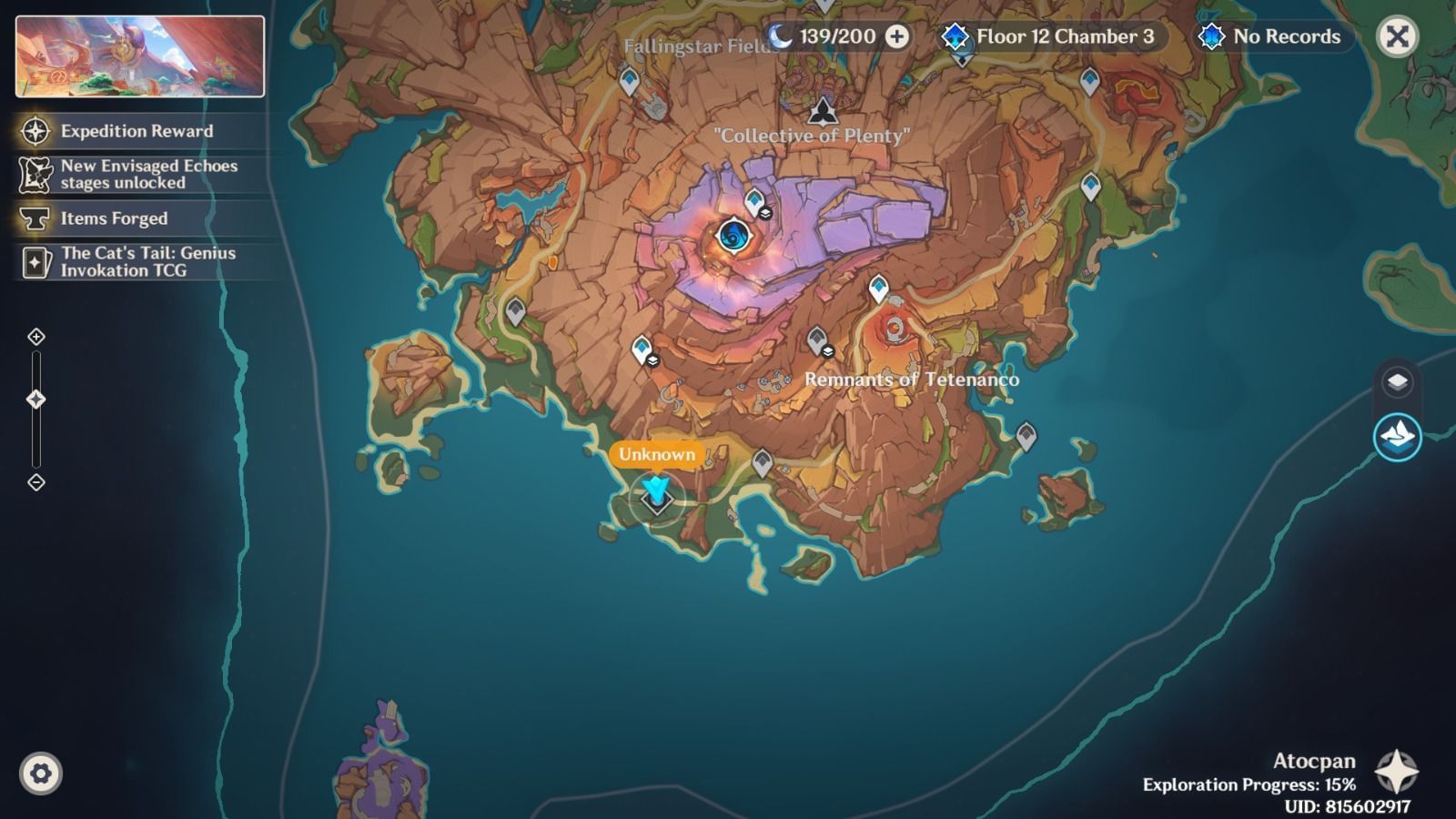Click the moon icon next to Original Resin count
The image size is (1456, 819).
[x=779, y=37]
